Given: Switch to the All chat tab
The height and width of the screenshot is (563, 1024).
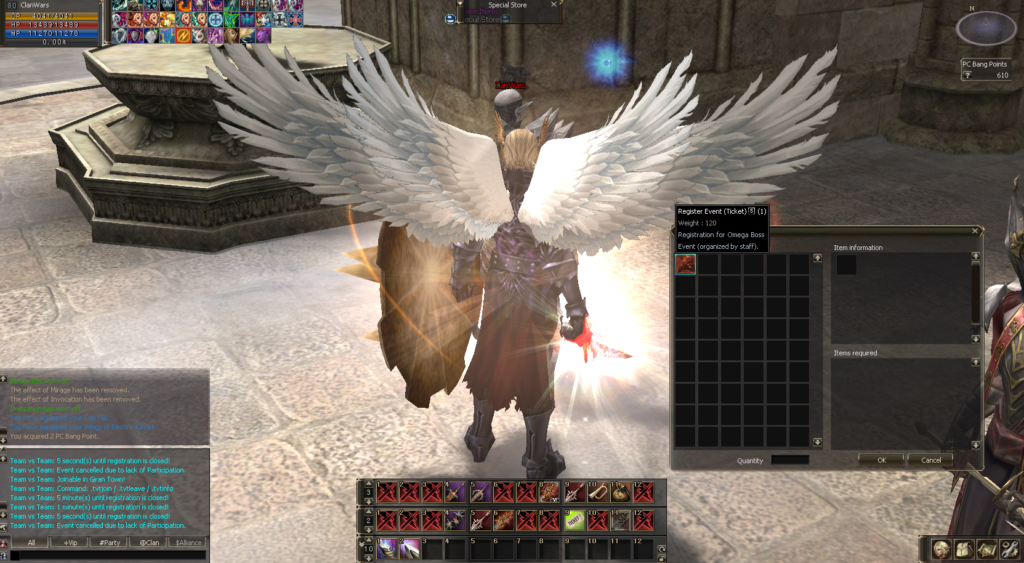Looking at the screenshot, I should [x=31, y=542].
